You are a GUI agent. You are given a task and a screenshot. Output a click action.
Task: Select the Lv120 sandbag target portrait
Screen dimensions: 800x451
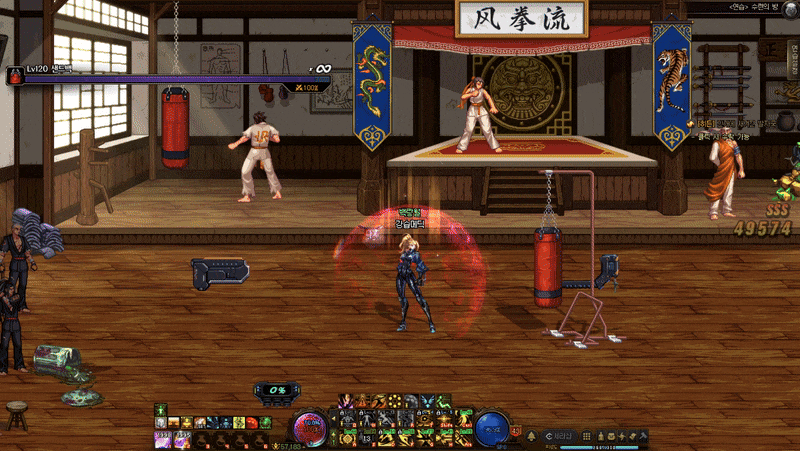click(x=16, y=76)
